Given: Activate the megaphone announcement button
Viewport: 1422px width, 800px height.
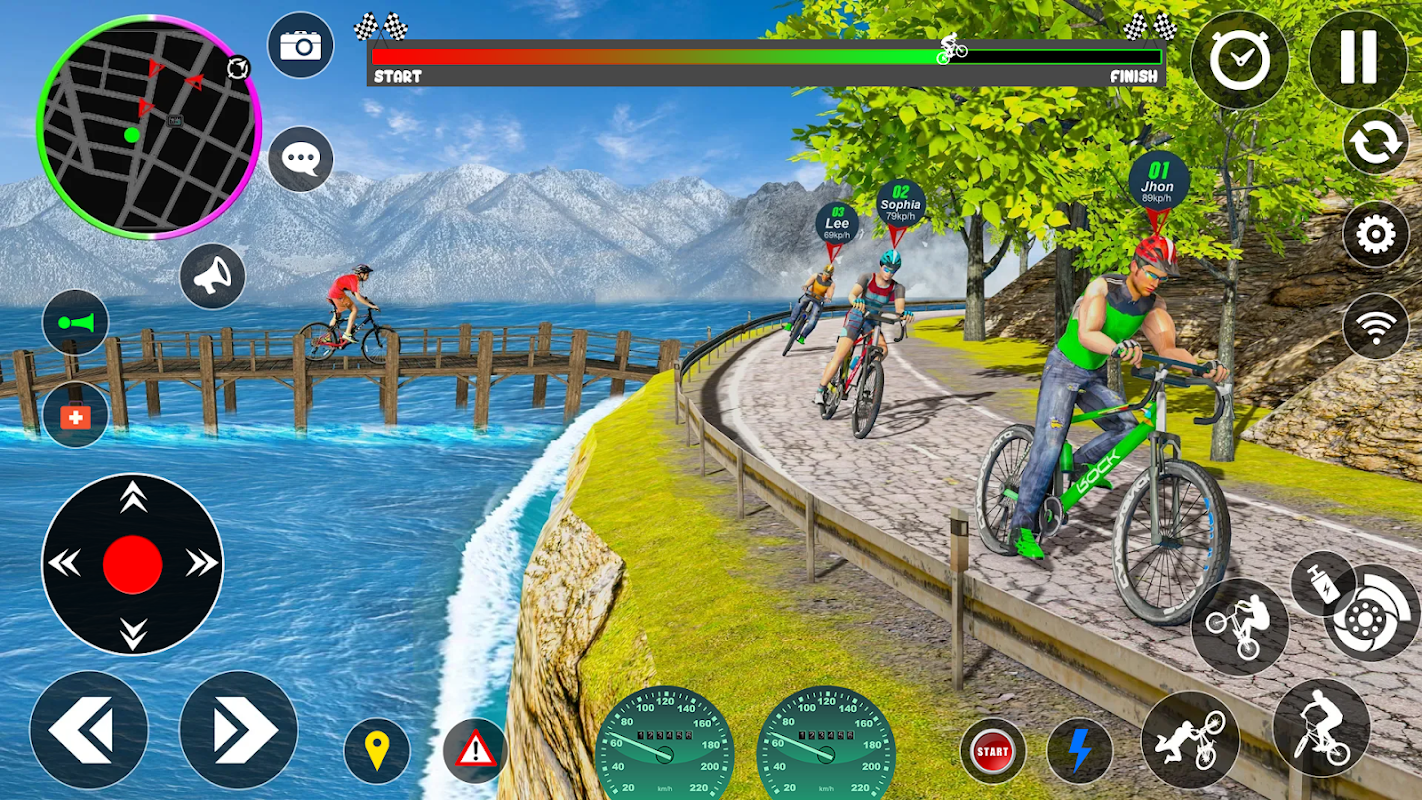Looking at the screenshot, I should (x=212, y=276).
